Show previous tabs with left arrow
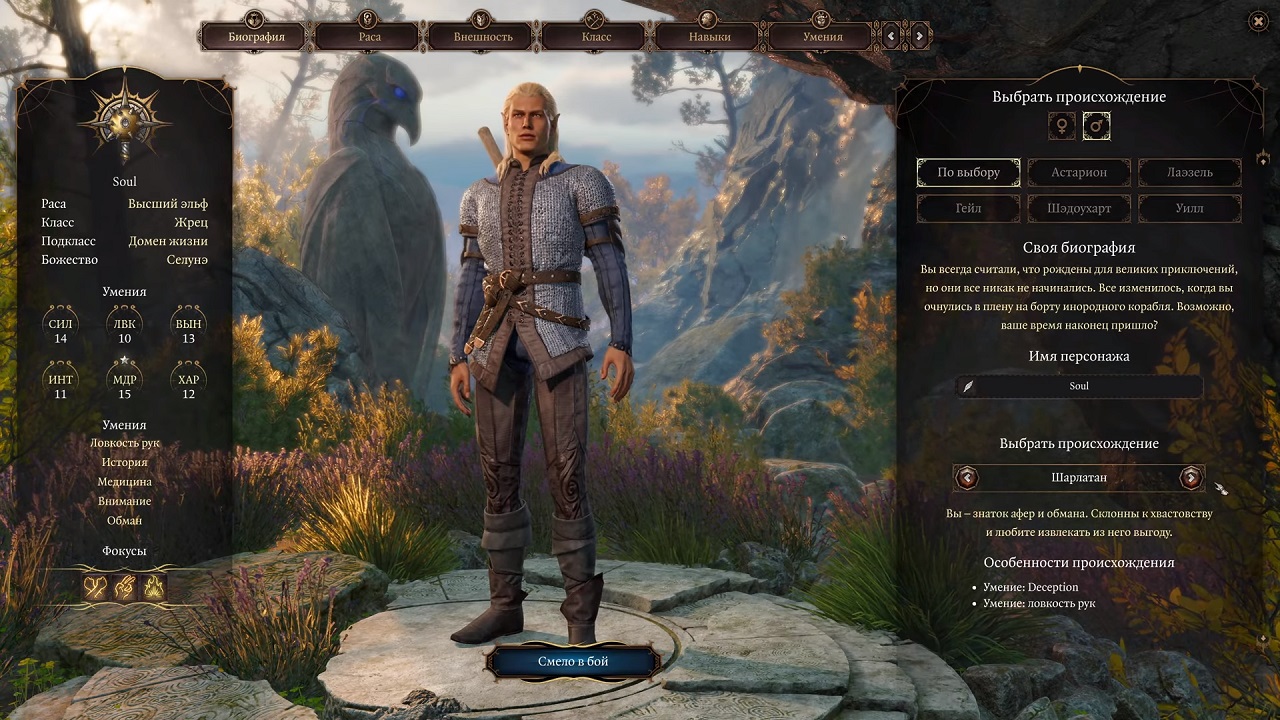 891,37
